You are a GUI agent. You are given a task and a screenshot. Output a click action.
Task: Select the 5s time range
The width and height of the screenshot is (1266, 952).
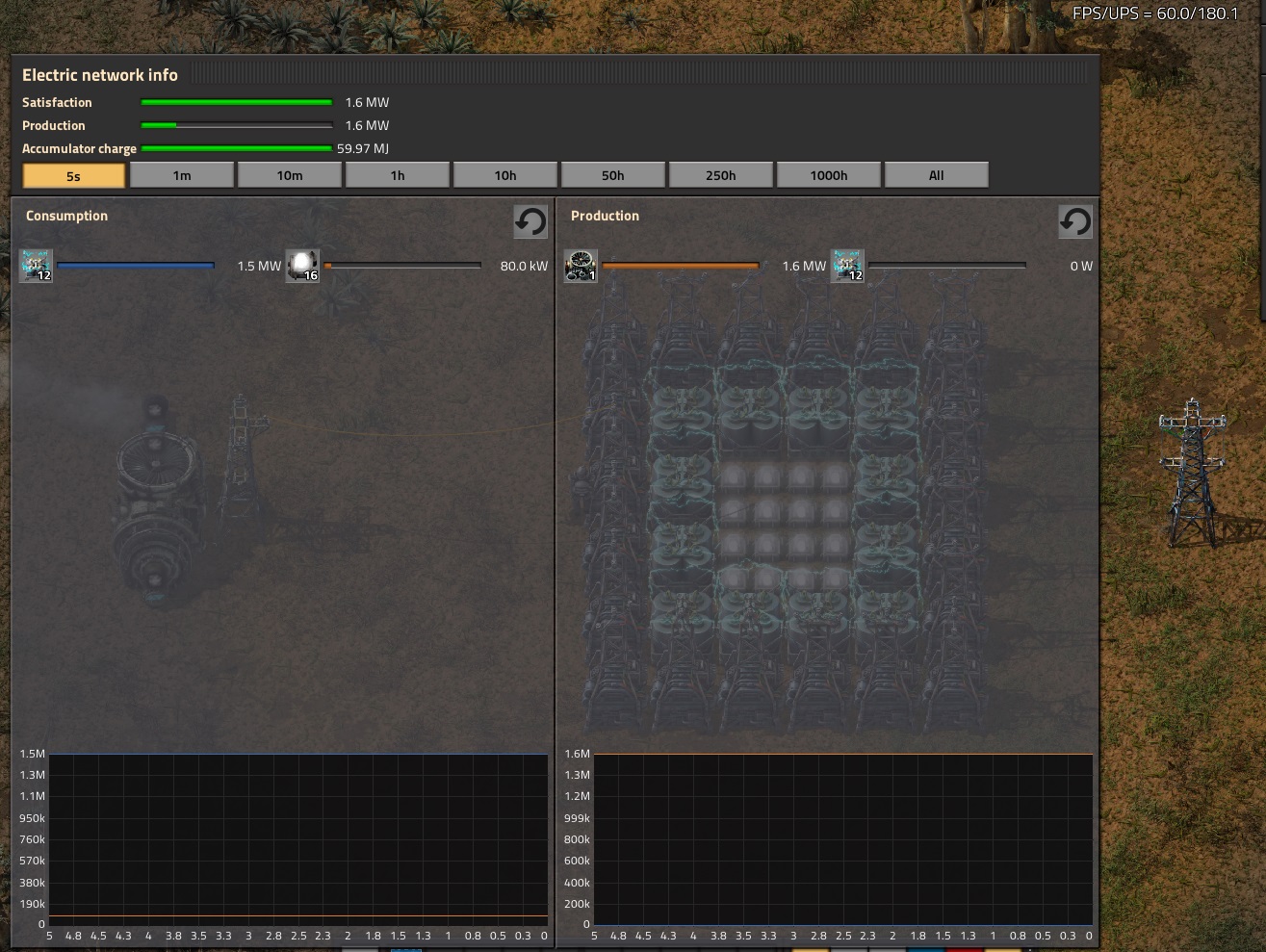[74, 175]
